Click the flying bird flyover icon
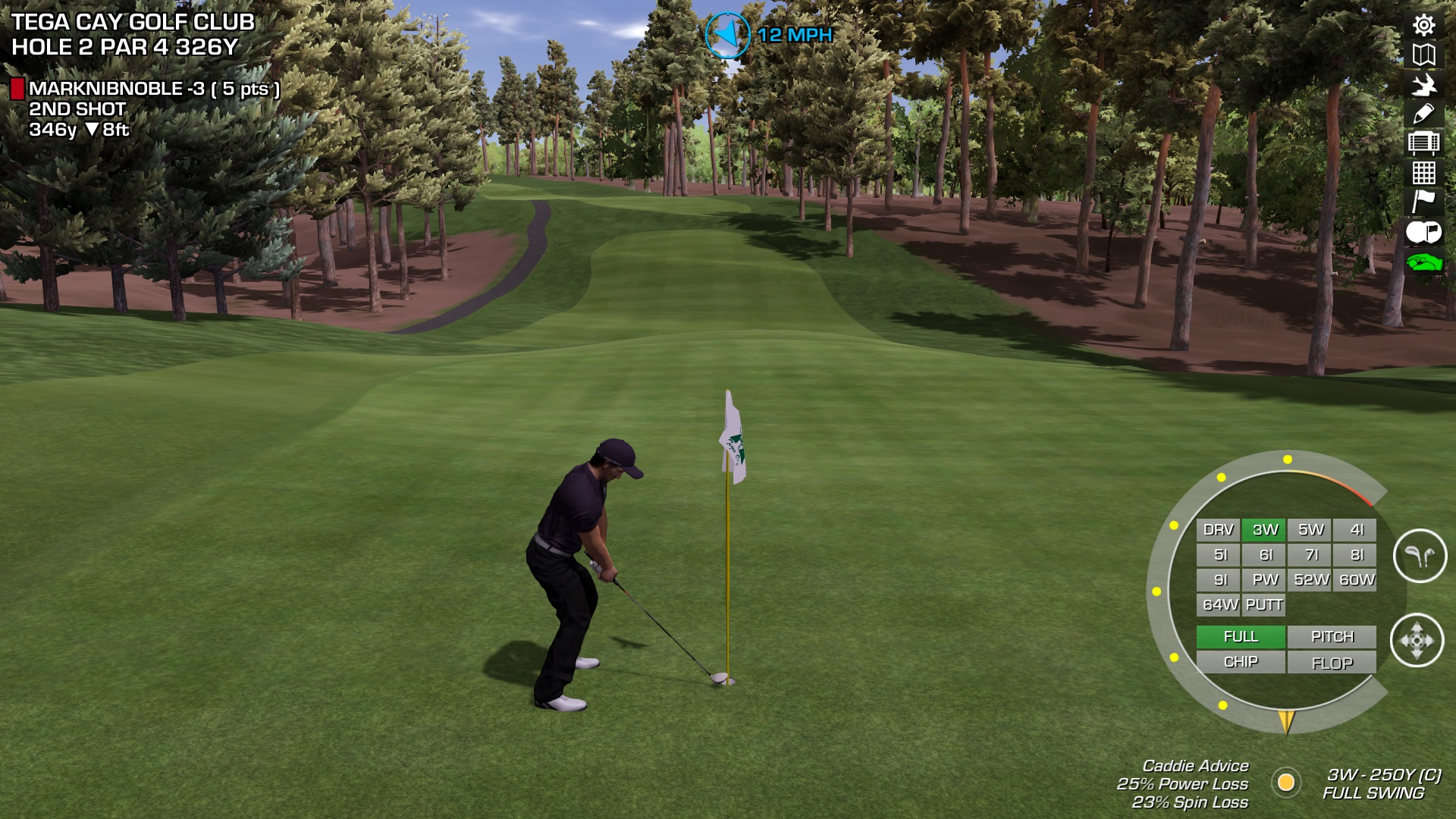The height and width of the screenshot is (819, 1456). point(1423,84)
